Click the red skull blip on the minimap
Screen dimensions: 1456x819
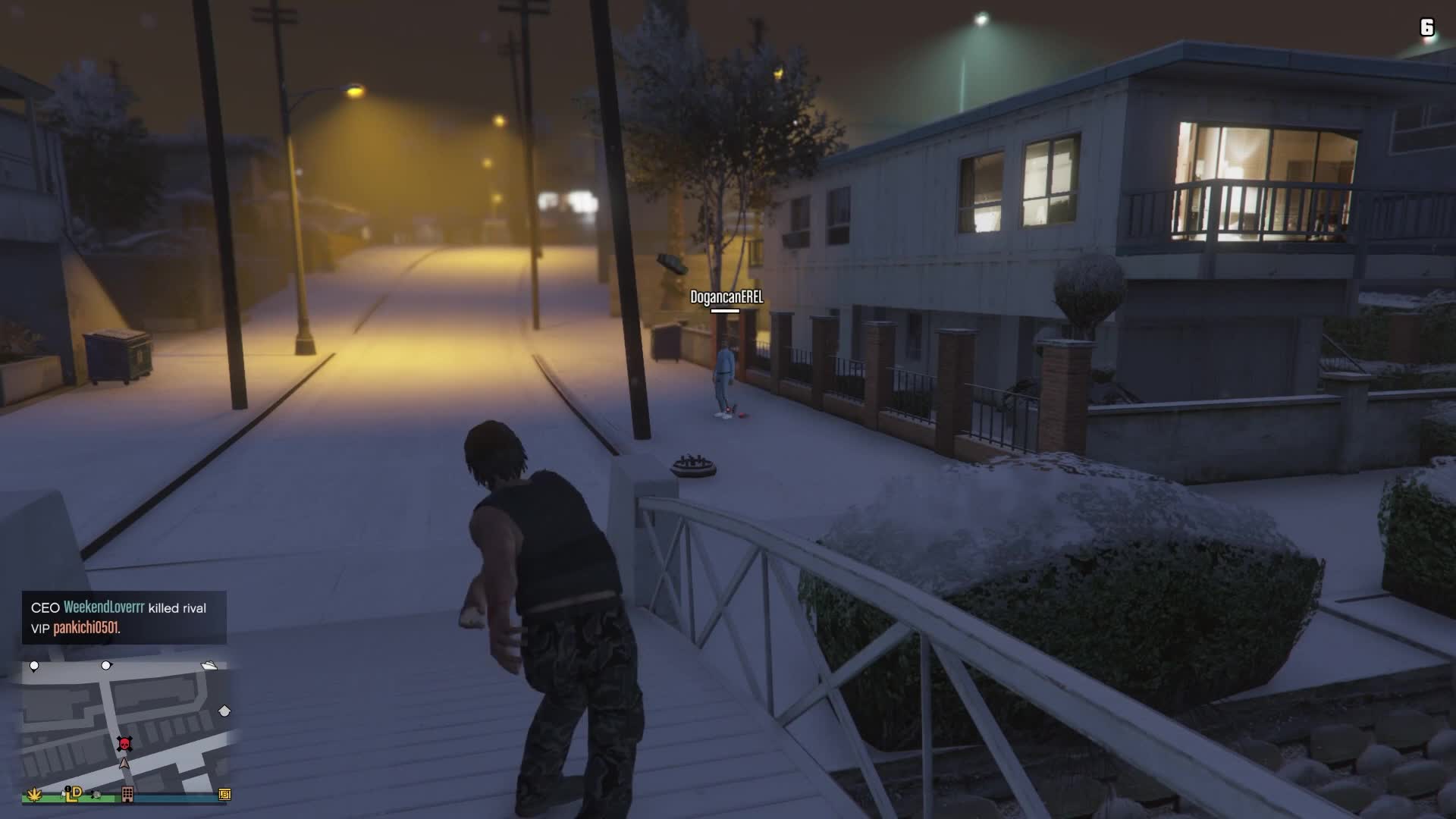[124, 743]
